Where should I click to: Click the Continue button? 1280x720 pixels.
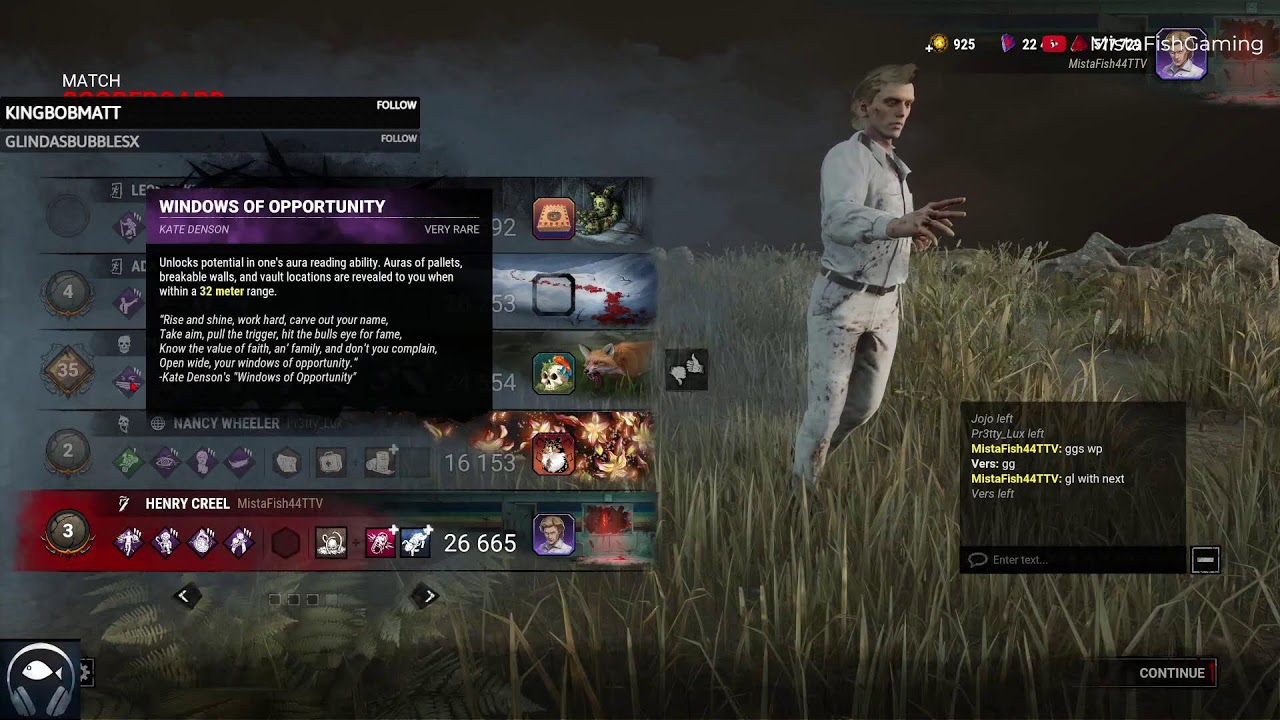(1171, 673)
